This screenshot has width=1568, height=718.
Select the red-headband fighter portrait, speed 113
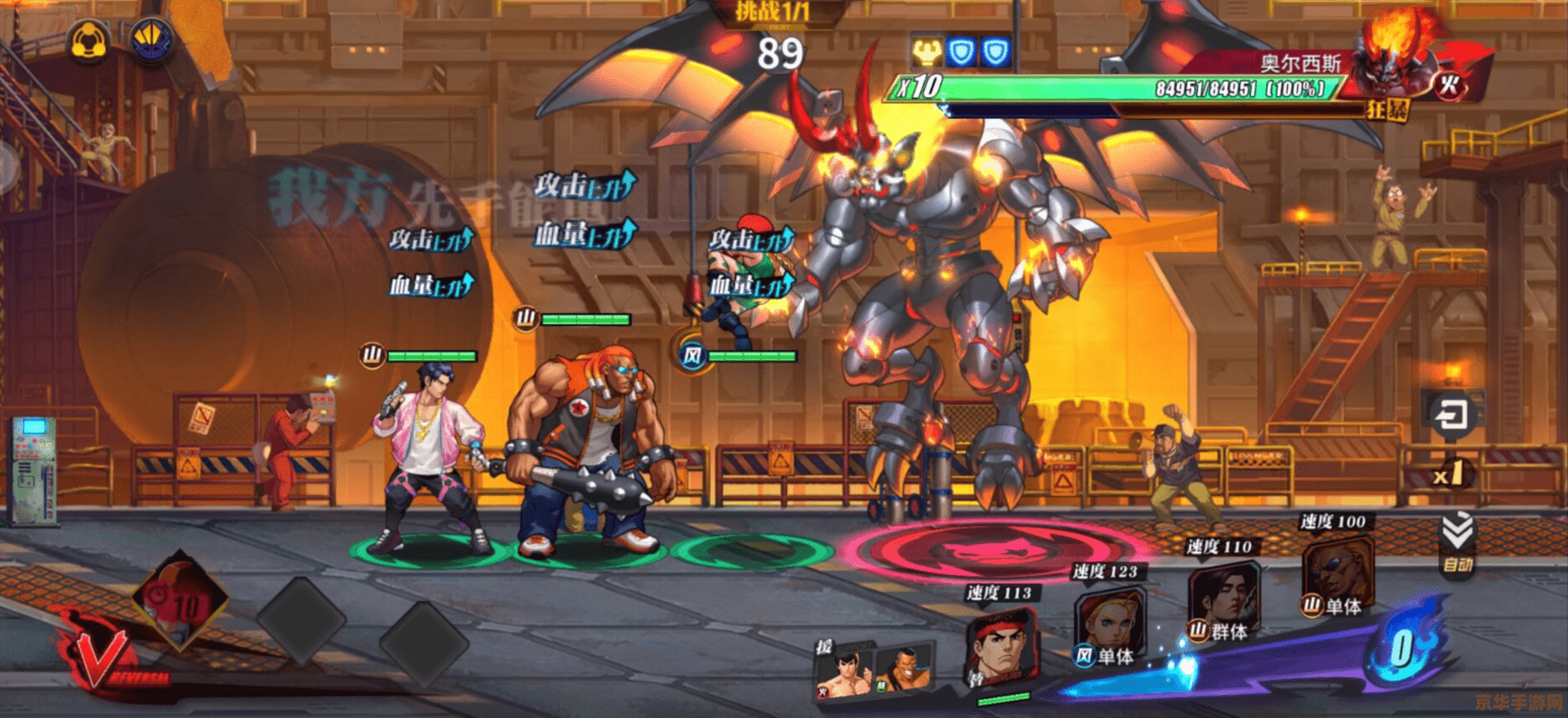[x=1001, y=648]
